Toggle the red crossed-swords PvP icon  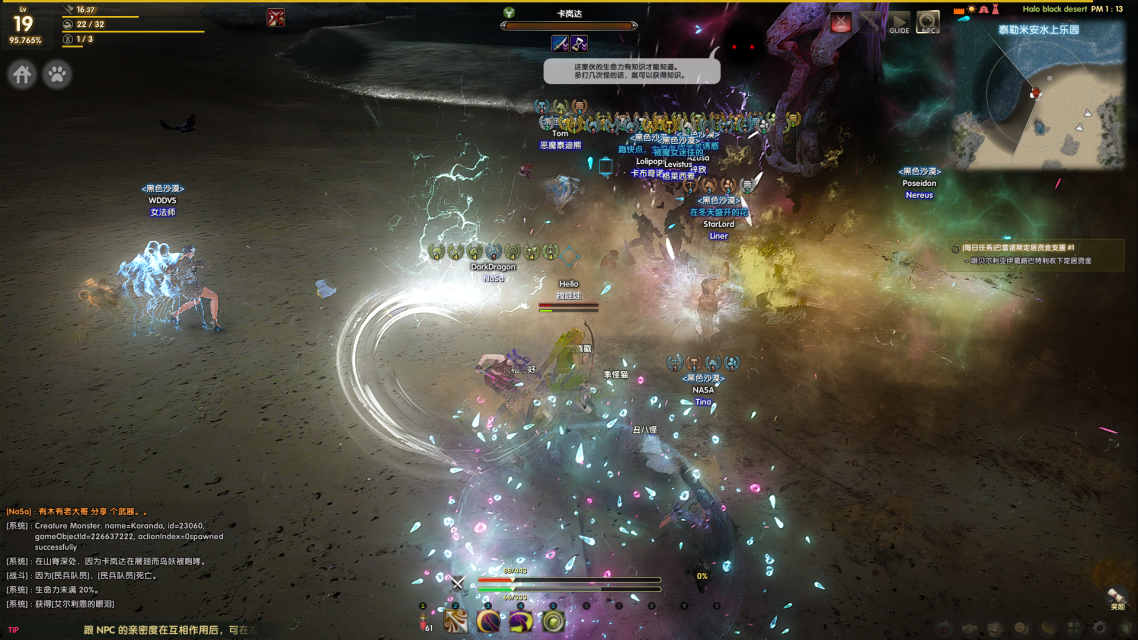[x=276, y=17]
